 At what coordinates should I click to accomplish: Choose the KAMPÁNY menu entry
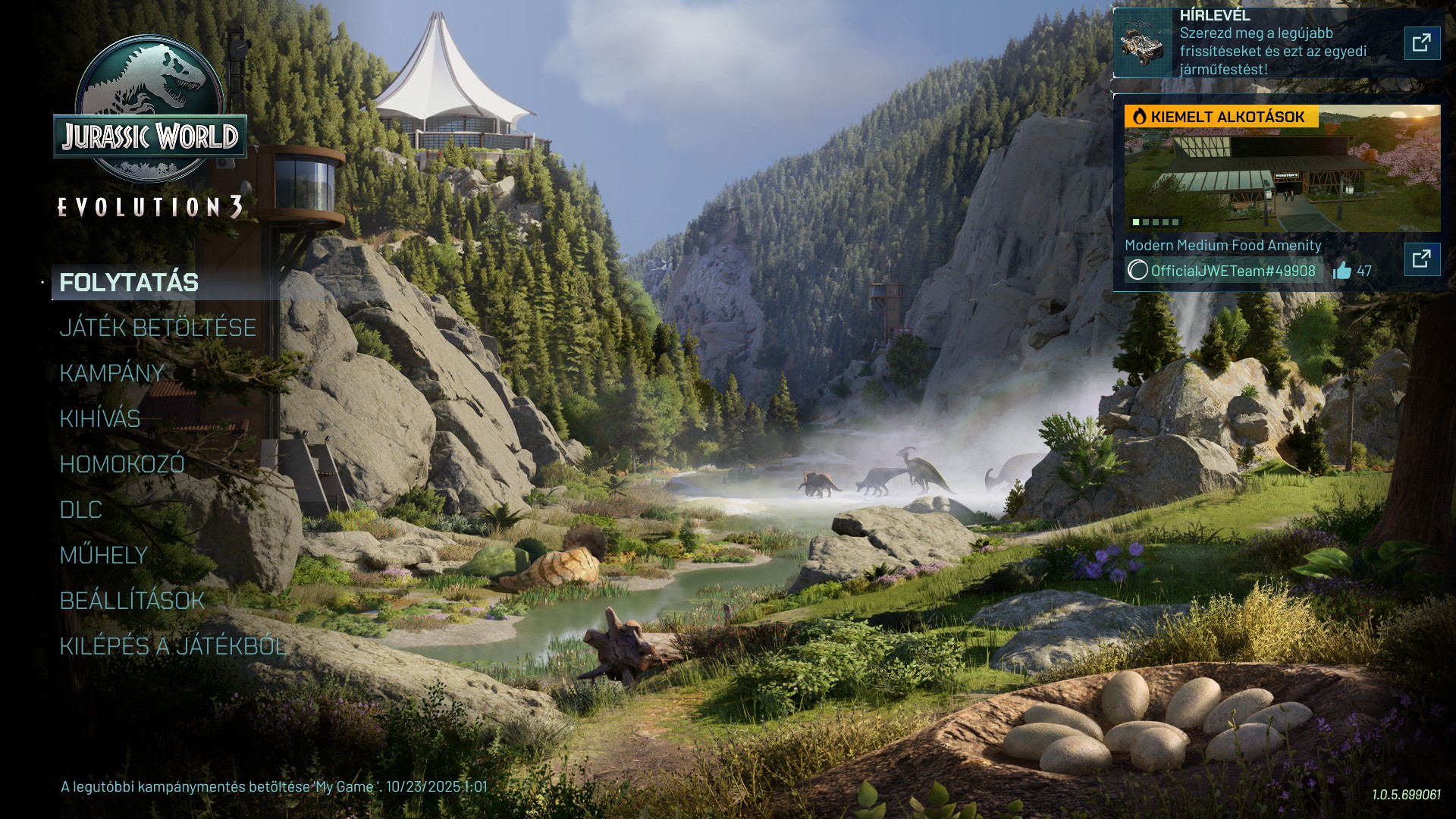[x=112, y=373]
